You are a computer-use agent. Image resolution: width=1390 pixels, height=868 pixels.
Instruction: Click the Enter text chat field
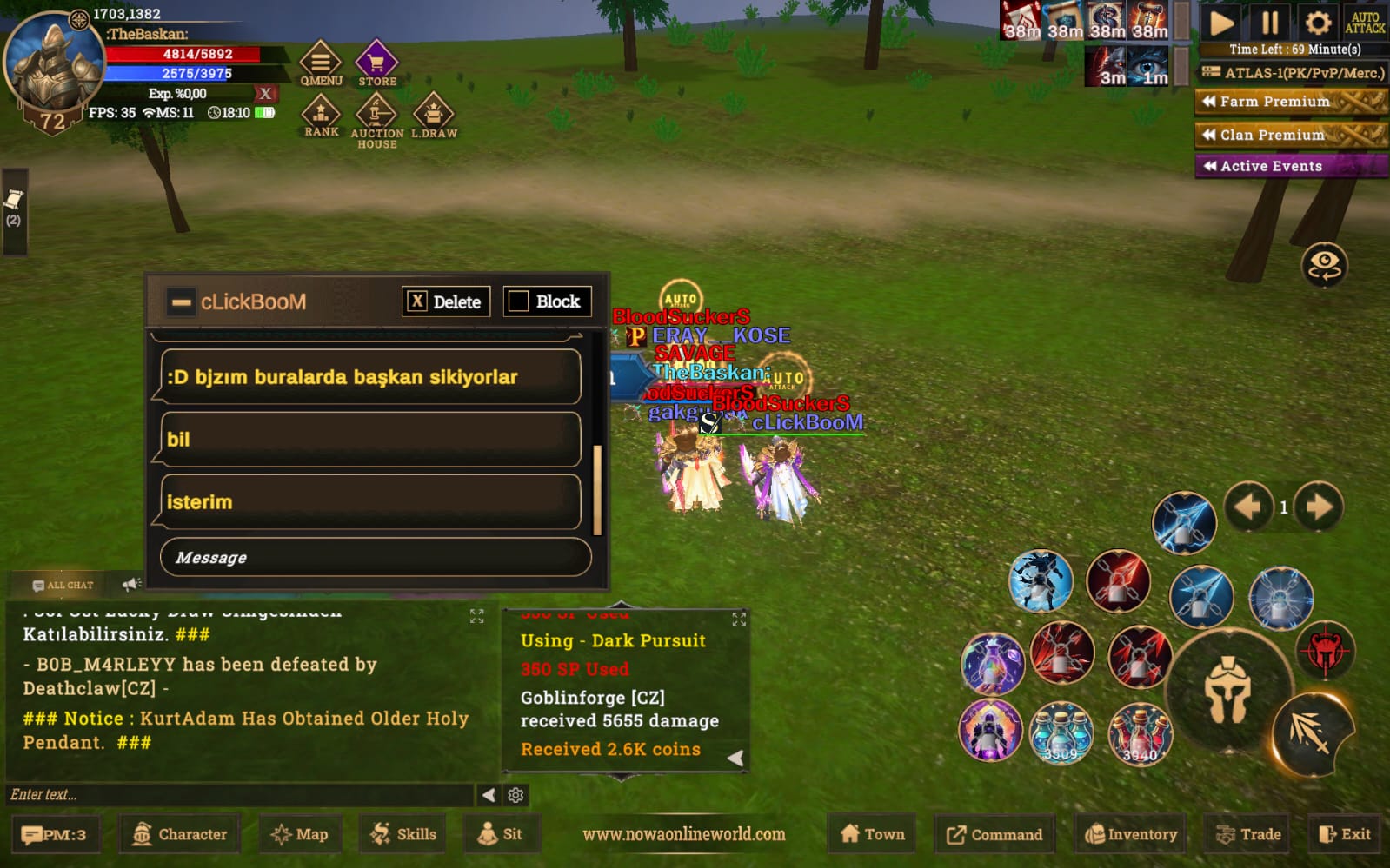pos(239,794)
